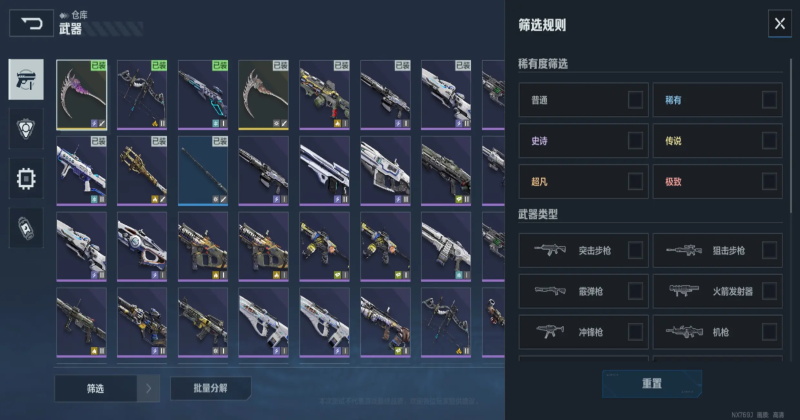This screenshot has width=800, height=420.
Task: Open the 筛选 filter button
Action: pyautogui.click(x=94, y=387)
